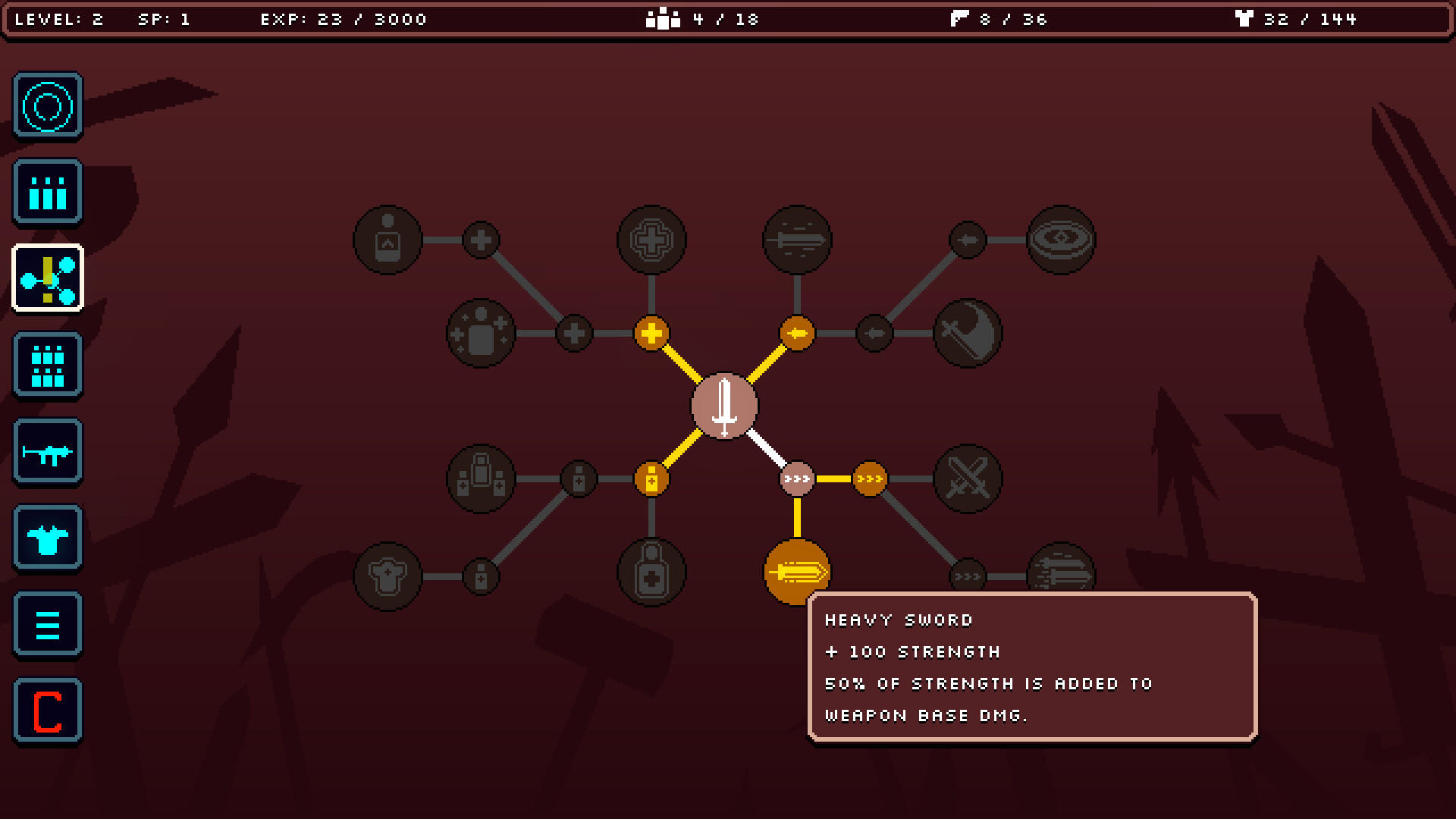
Task: Click the EXP 23 / 3000 counter in the top bar
Action: coord(343,19)
